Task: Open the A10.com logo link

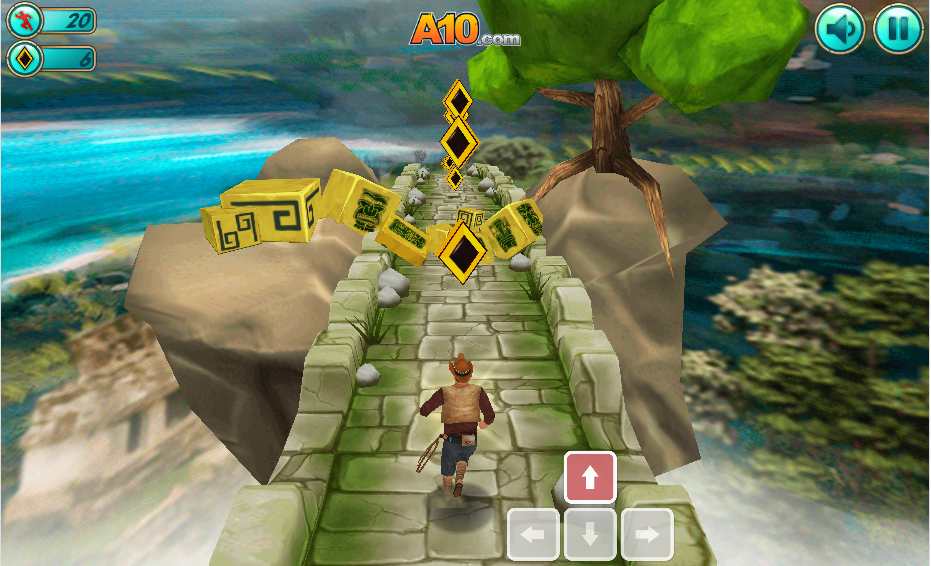Action: (464, 30)
